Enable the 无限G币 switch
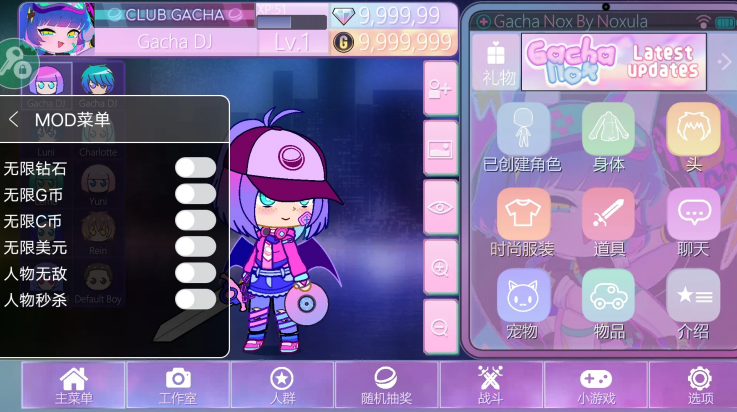The width and height of the screenshot is (737, 412). click(x=195, y=194)
